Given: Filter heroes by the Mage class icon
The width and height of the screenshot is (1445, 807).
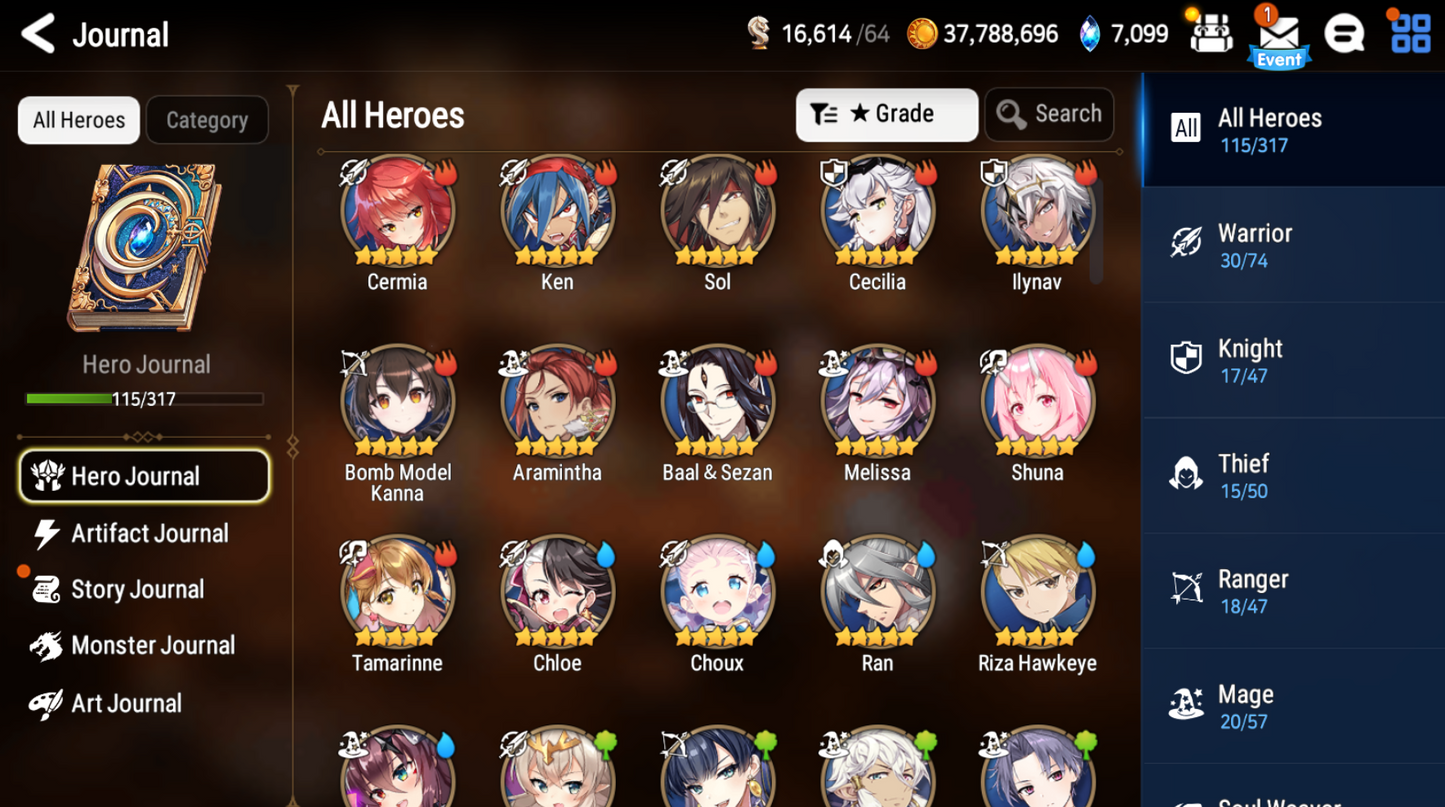Looking at the screenshot, I should click(1186, 704).
